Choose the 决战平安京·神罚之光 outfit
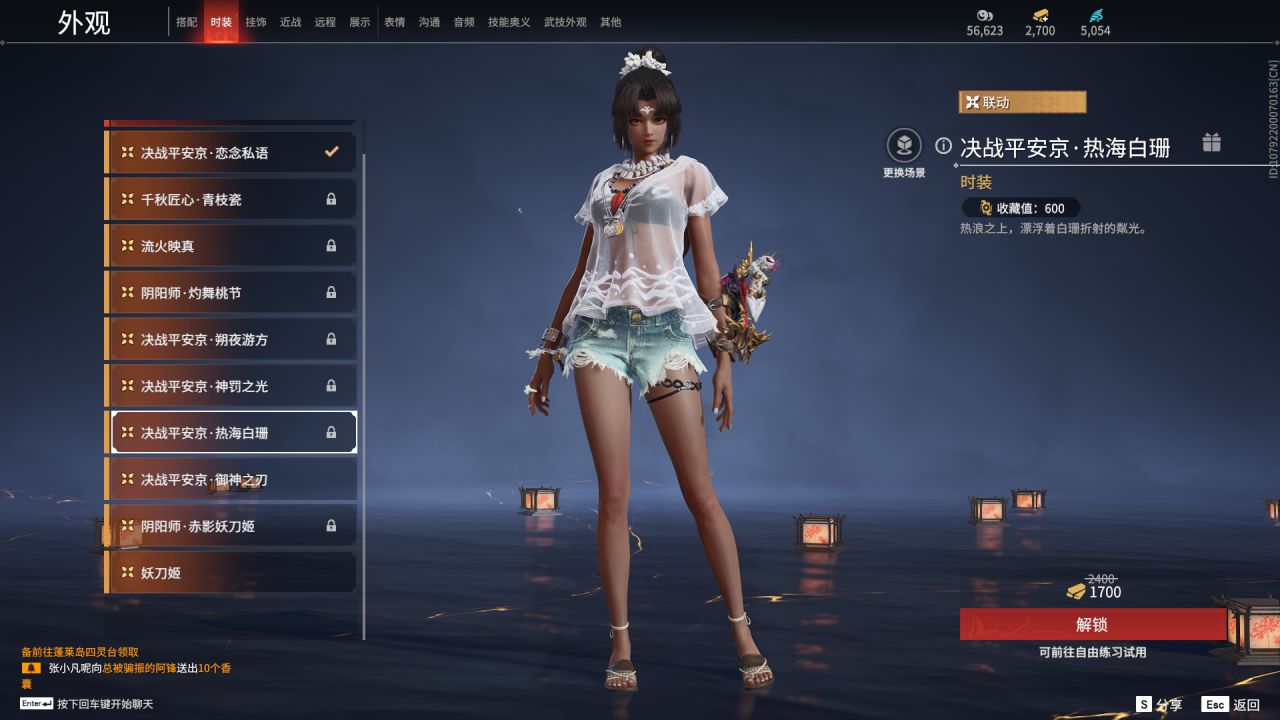This screenshot has width=1280, height=720. (231, 386)
